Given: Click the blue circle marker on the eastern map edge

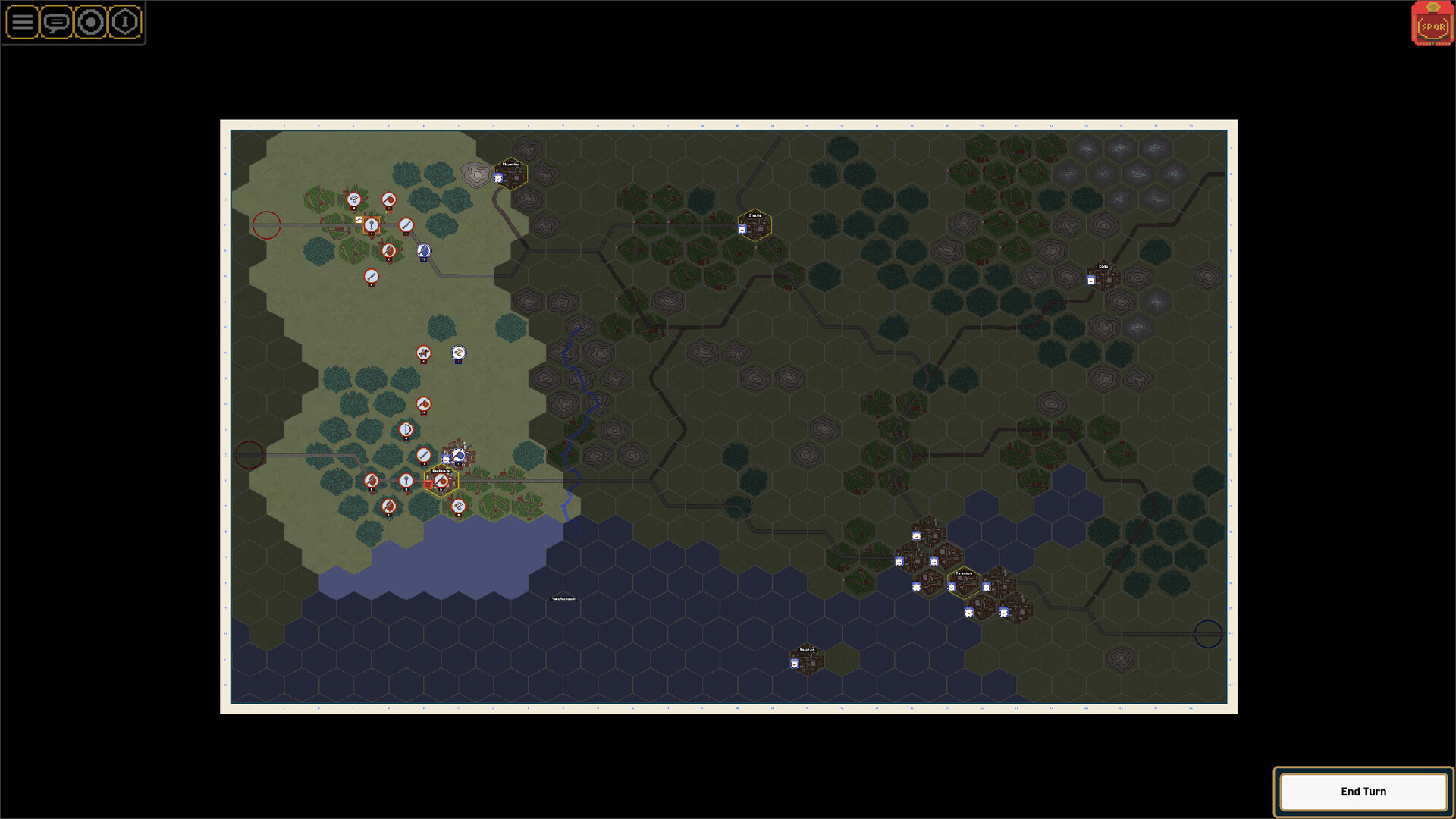Looking at the screenshot, I should [1209, 635].
